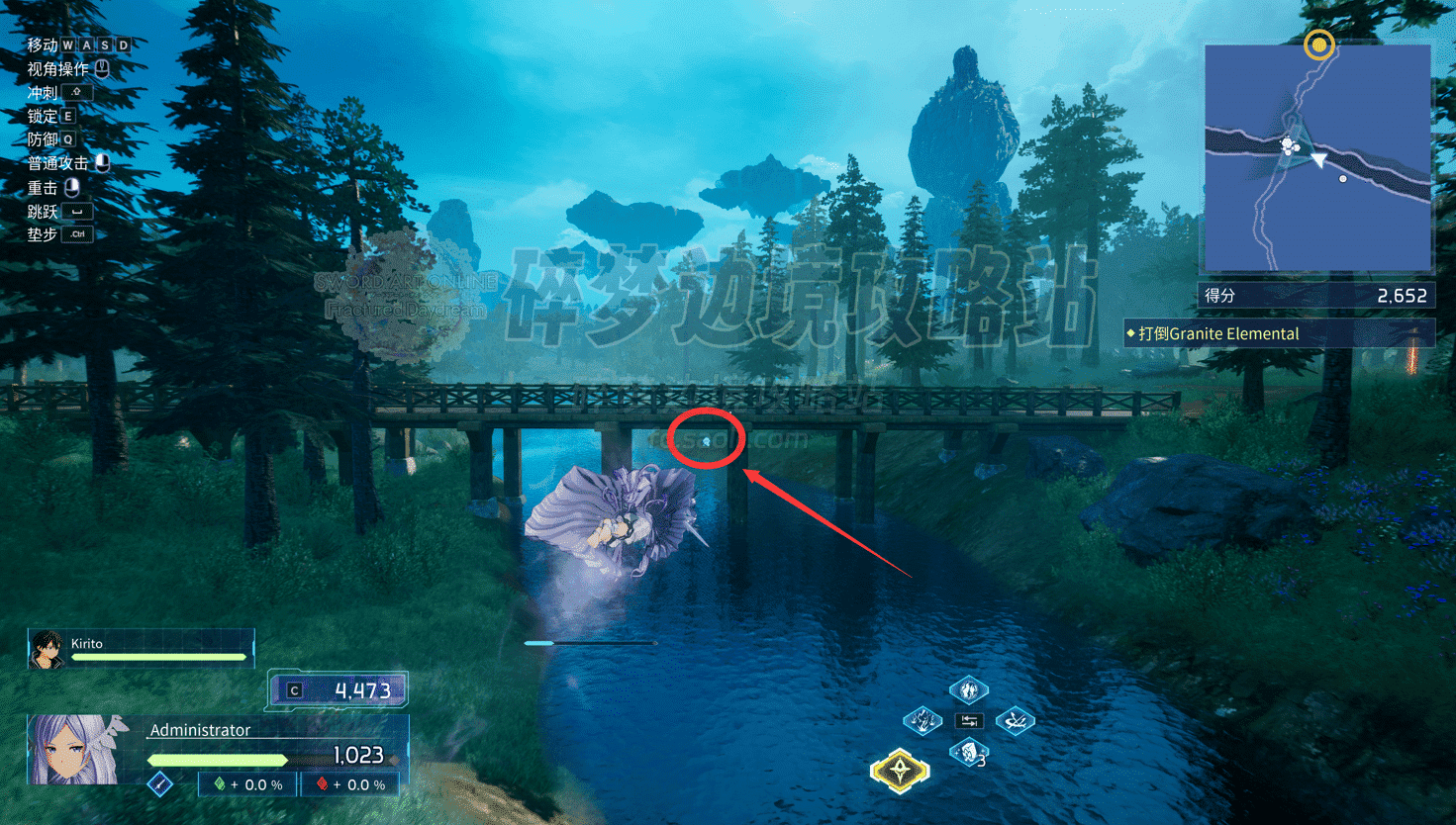Screen dimensions: 1456x825
Task: Trigger the lightning burst skill icon
Action: (x=922, y=720)
